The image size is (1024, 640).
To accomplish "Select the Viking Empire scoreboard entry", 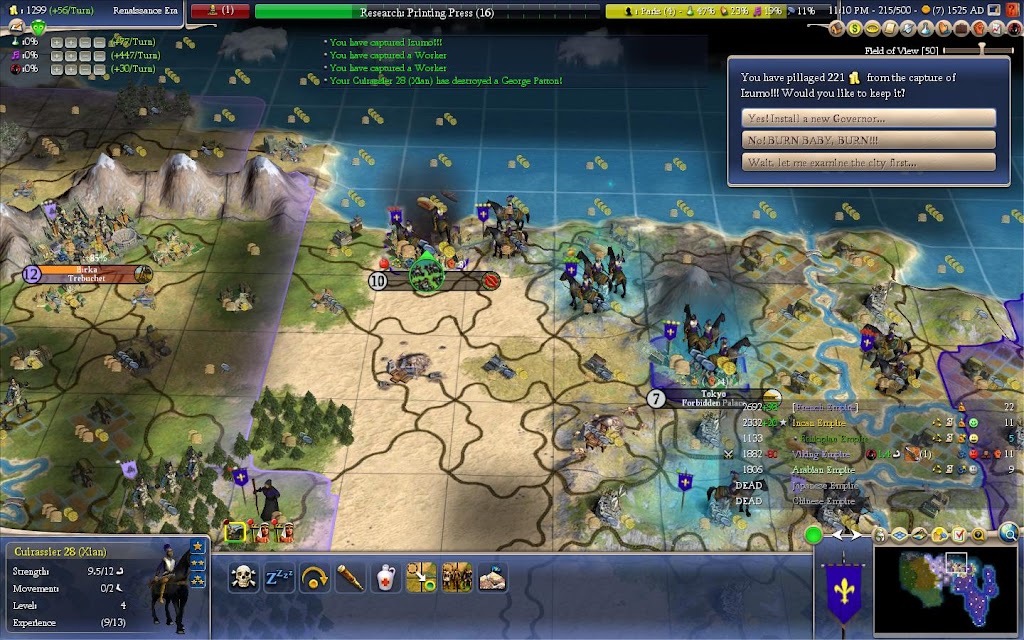I will (823, 453).
